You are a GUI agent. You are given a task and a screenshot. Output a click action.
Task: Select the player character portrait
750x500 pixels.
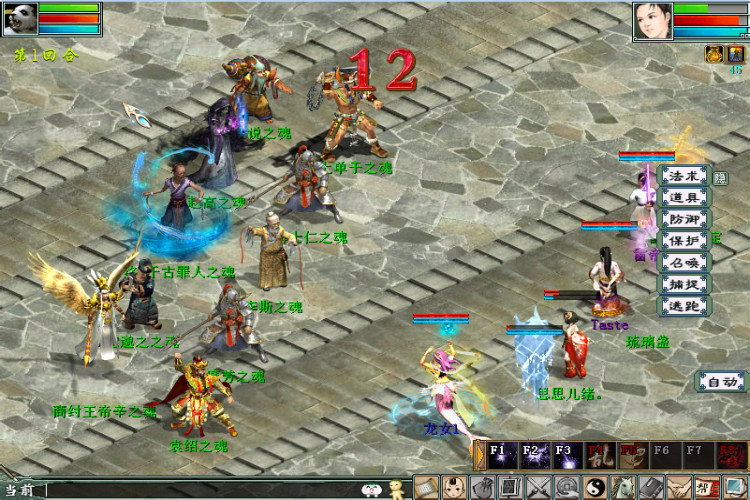651,21
